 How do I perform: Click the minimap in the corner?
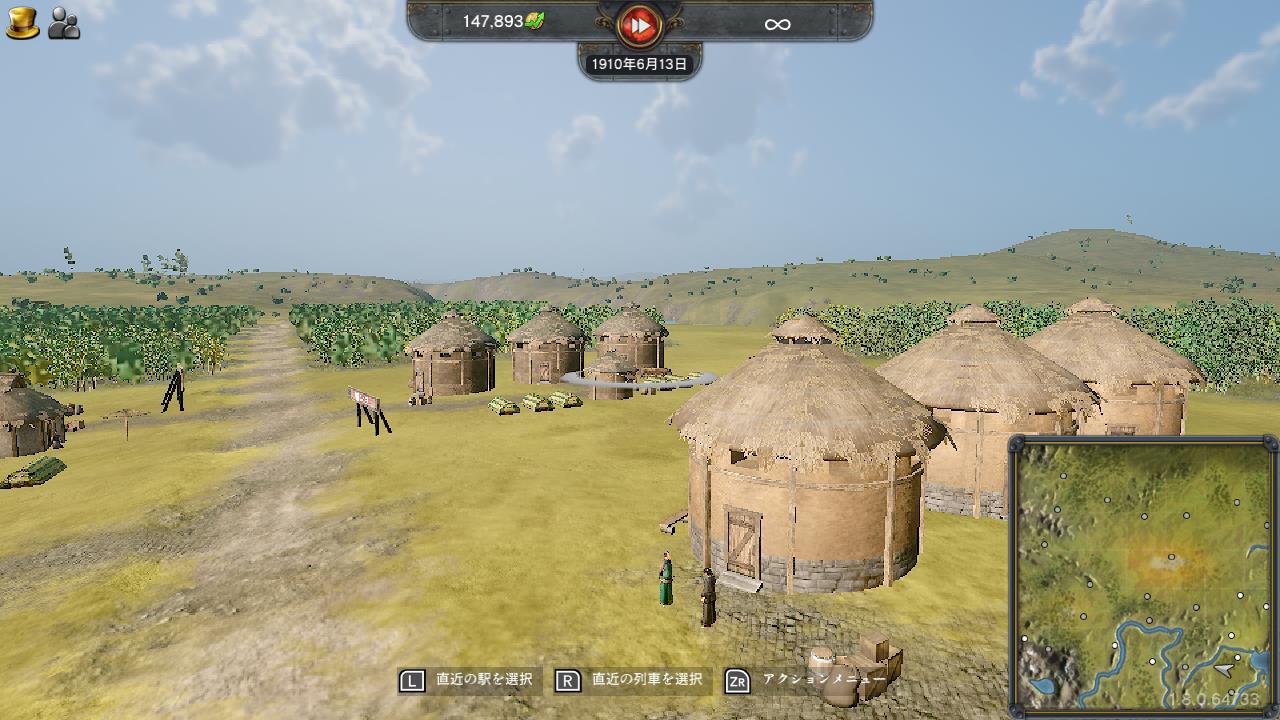coord(1142,575)
